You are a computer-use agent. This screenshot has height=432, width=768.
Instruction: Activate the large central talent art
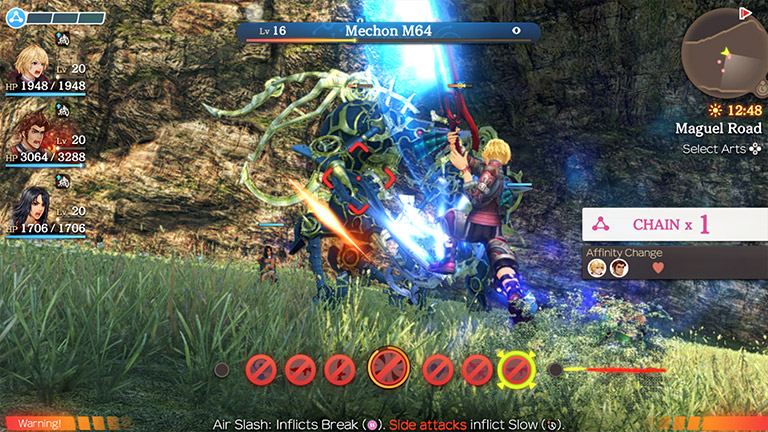[x=388, y=369]
